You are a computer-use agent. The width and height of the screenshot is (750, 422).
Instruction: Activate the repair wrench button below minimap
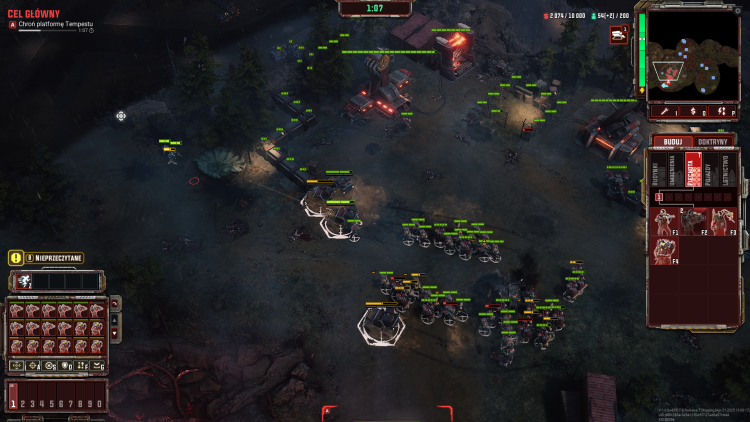coord(662,112)
